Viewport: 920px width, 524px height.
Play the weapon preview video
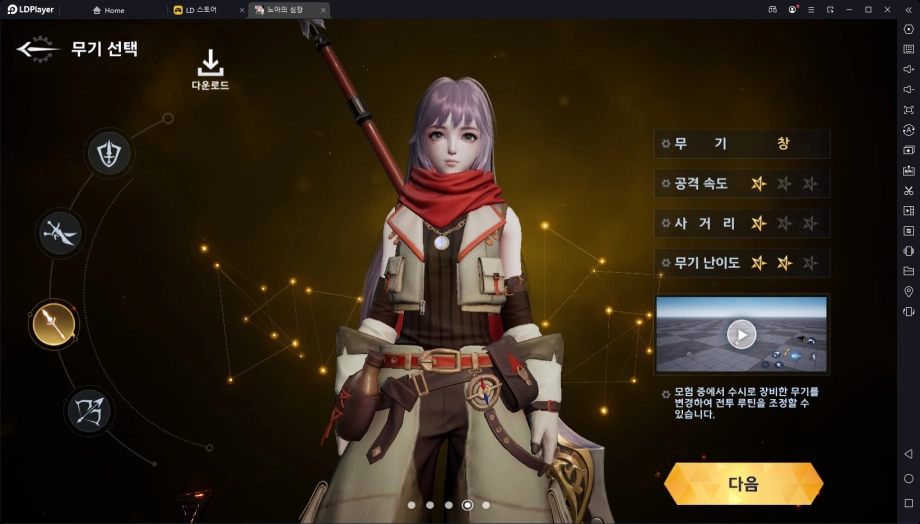[x=741, y=334]
